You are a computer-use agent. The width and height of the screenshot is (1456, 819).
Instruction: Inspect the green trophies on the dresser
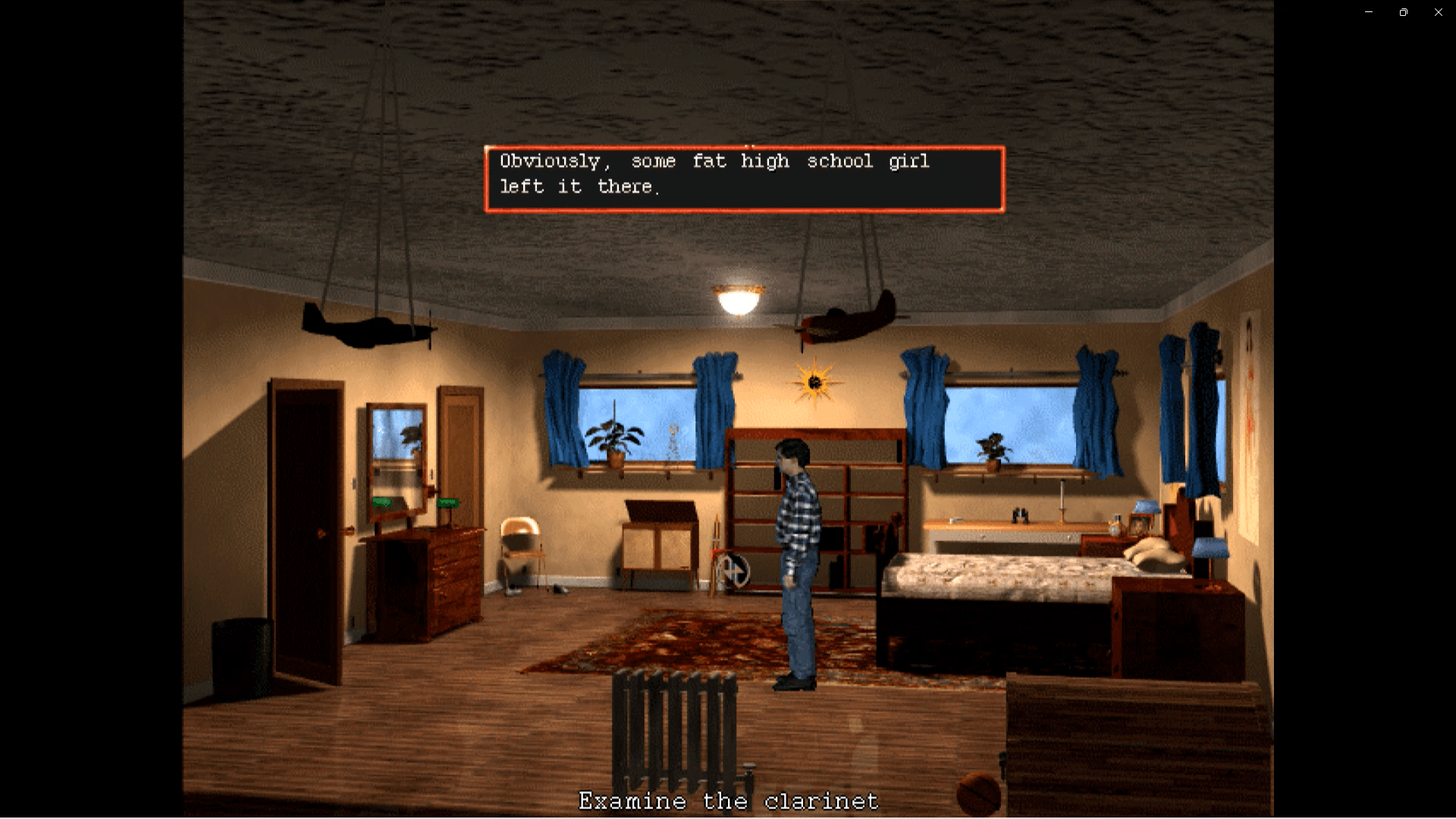click(x=449, y=502)
